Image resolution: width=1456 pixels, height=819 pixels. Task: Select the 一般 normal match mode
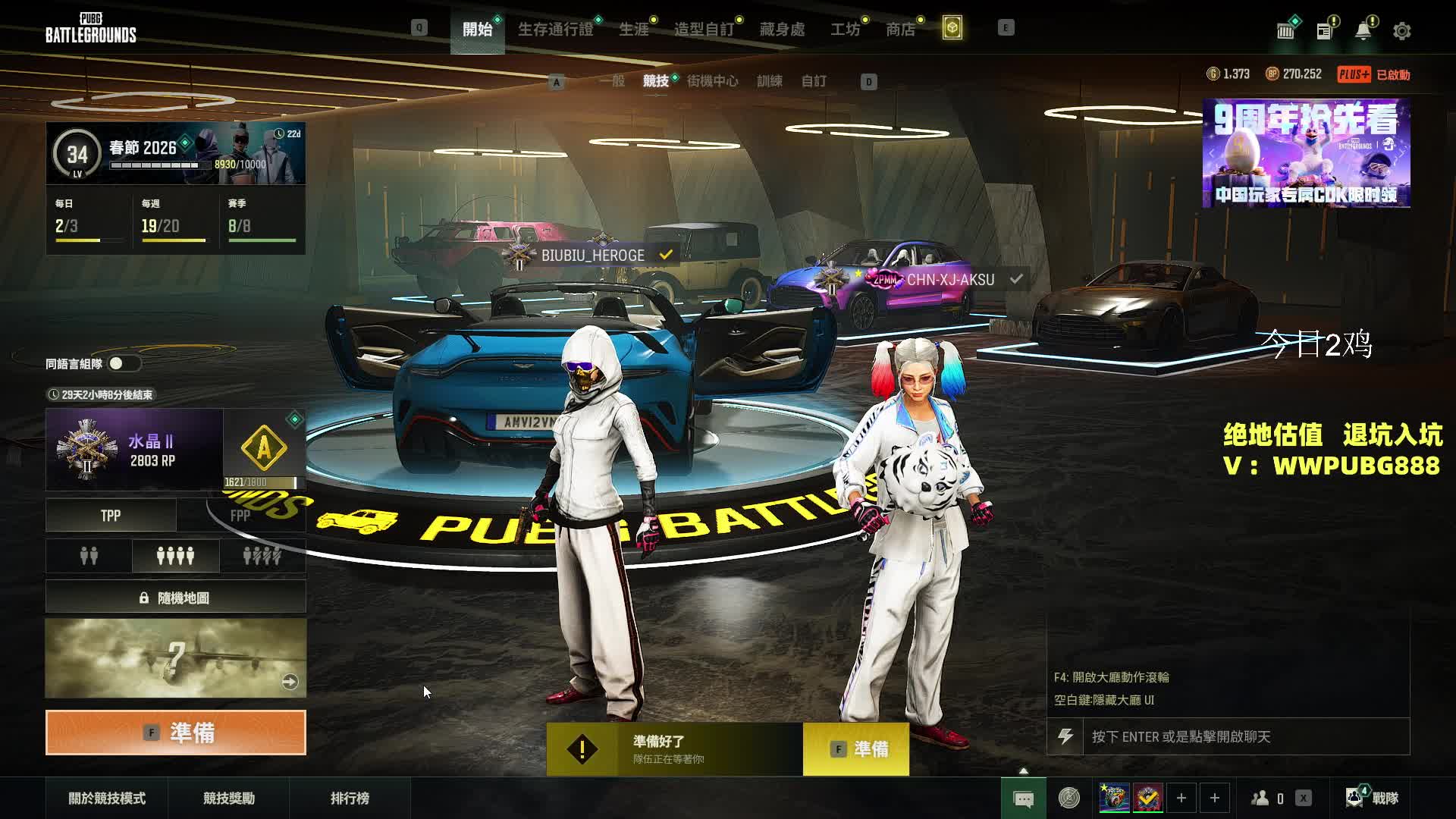(612, 81)
